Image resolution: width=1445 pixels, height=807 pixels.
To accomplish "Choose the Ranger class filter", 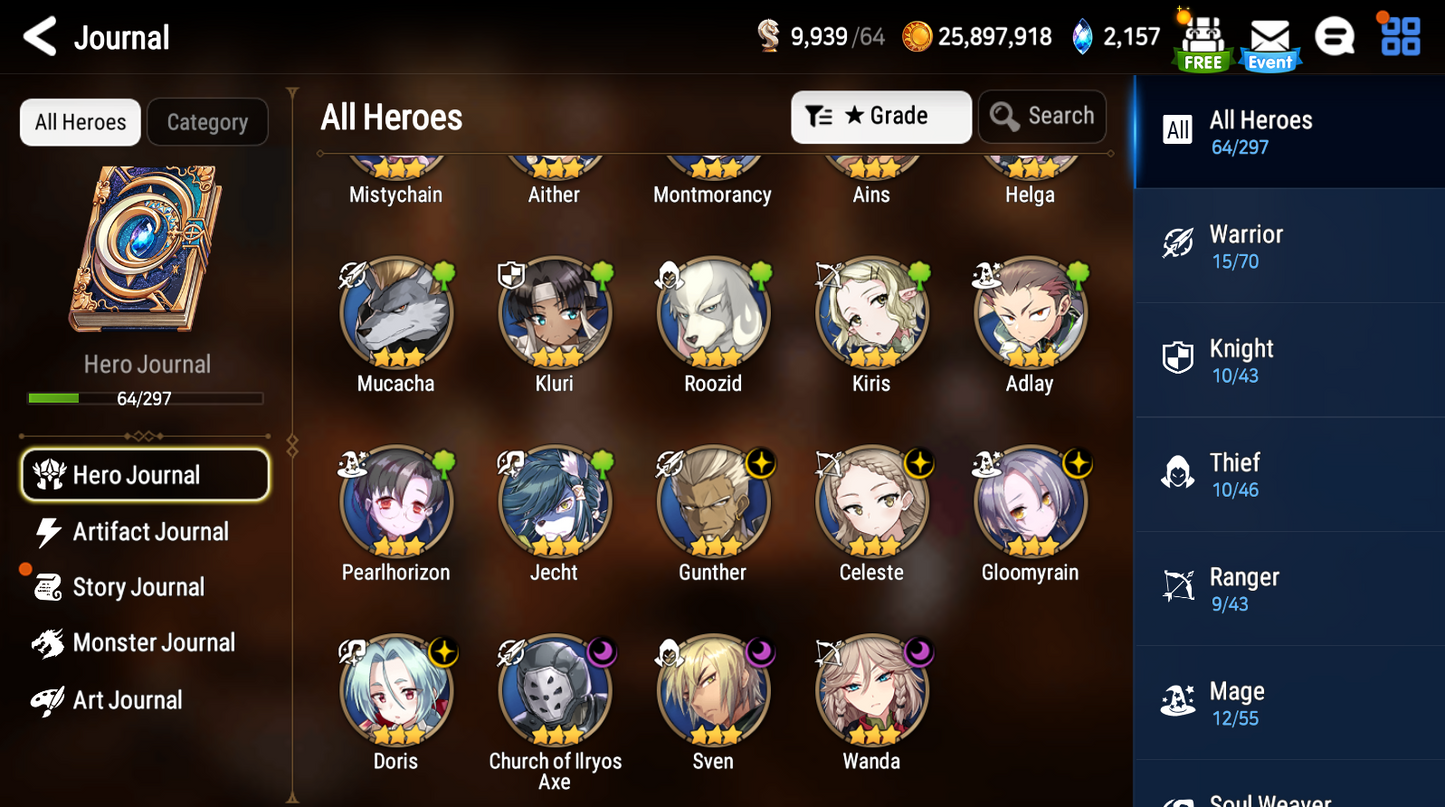I will (1289, 589).
